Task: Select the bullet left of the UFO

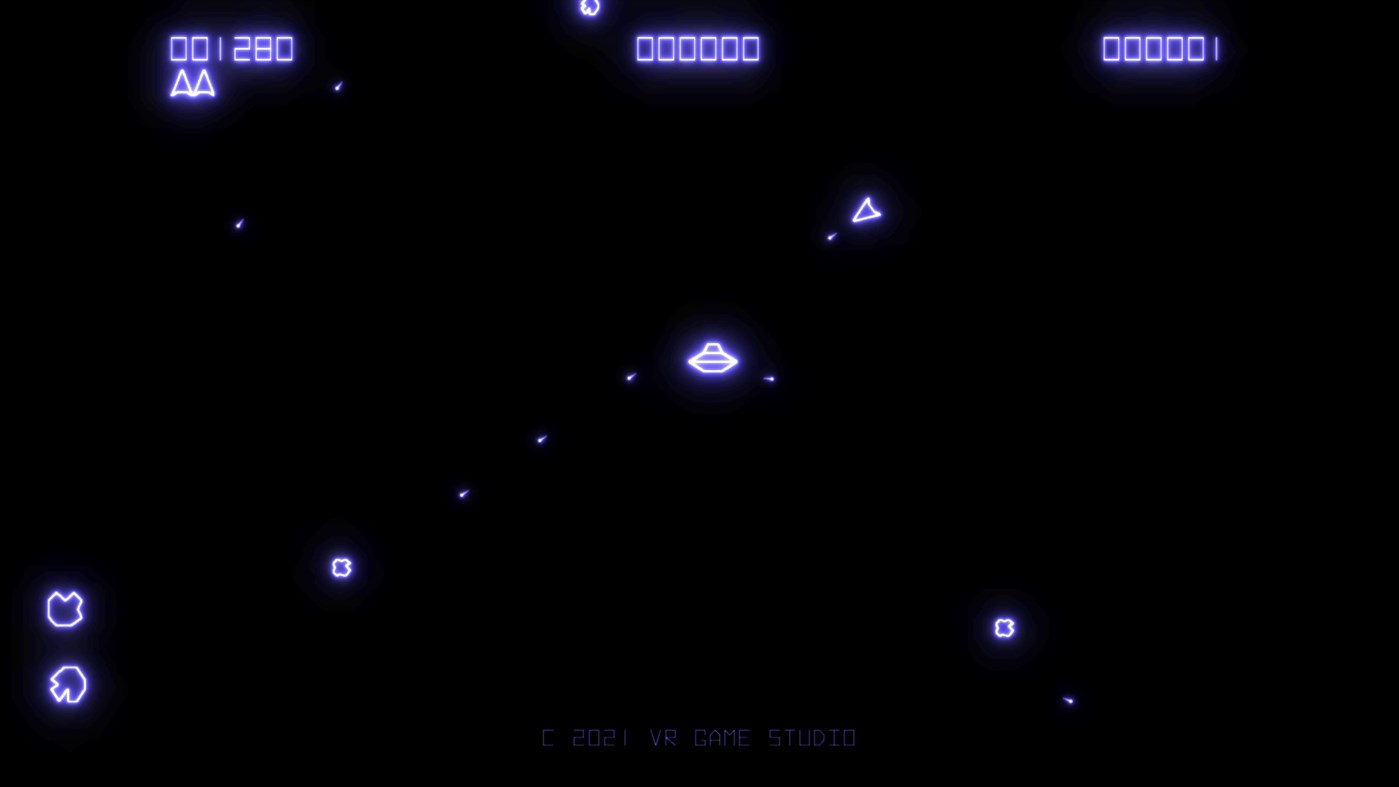Action: (631, 377)
